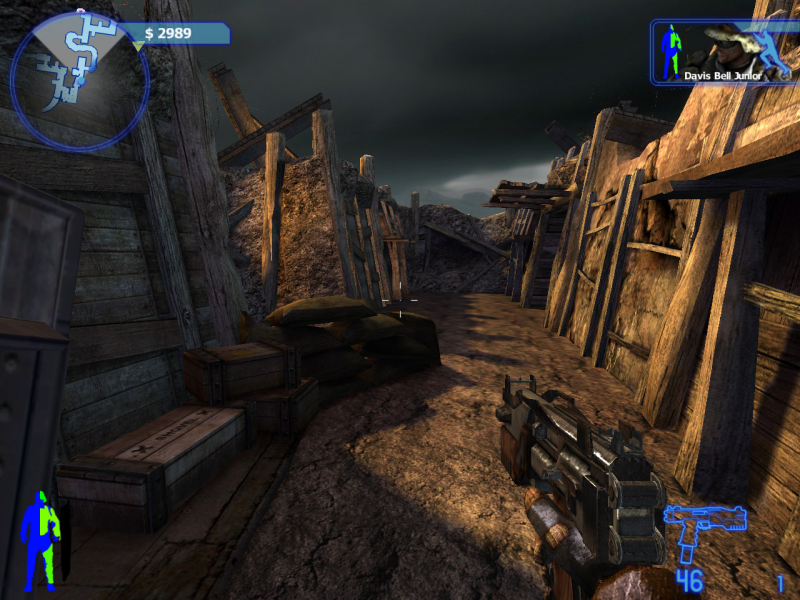Select the Davis Bell Junior squad portrait
Screen dimensions: 800x600
pos(721,50)
